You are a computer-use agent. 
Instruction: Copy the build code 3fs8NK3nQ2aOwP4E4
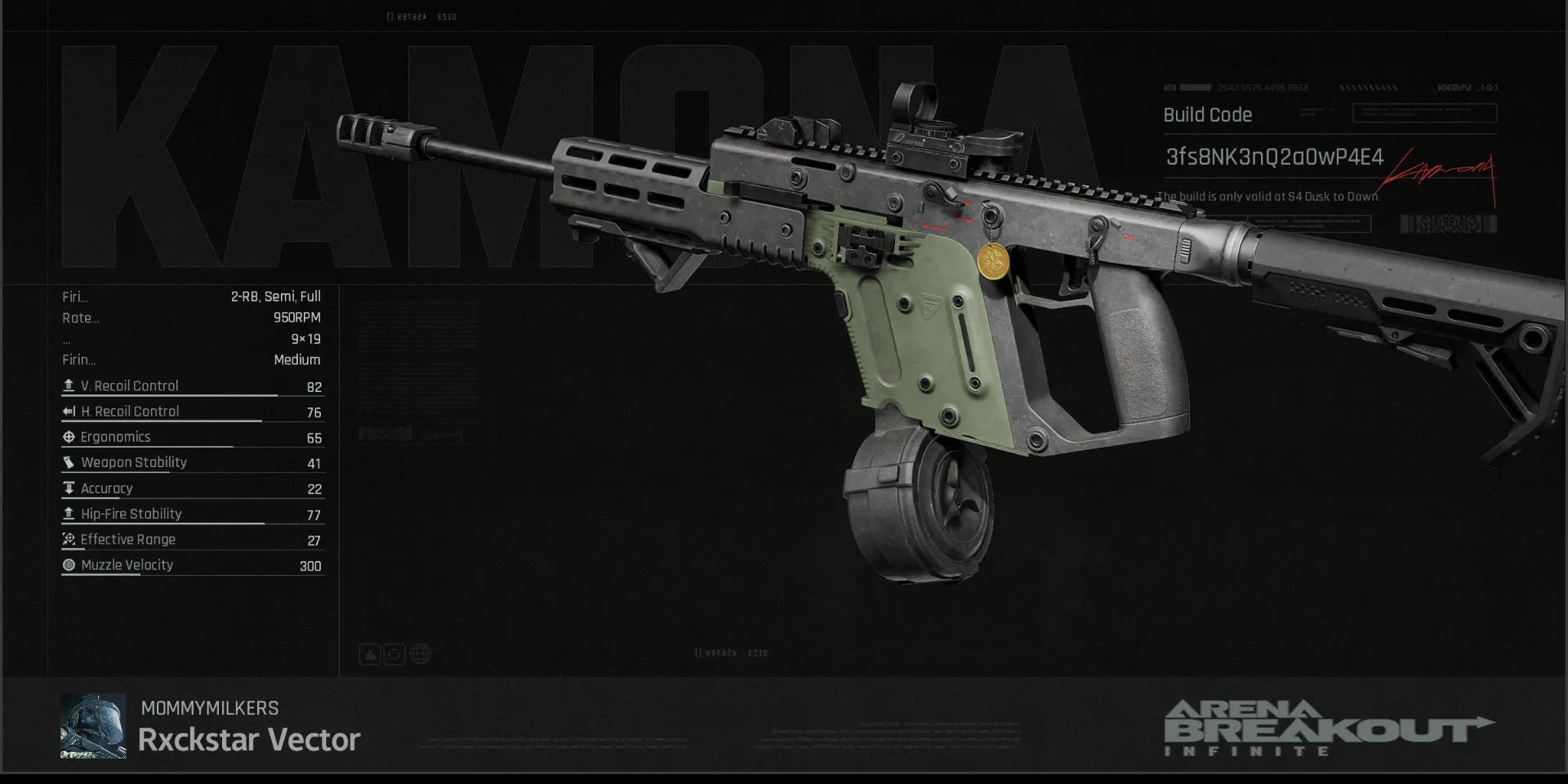1274,158
